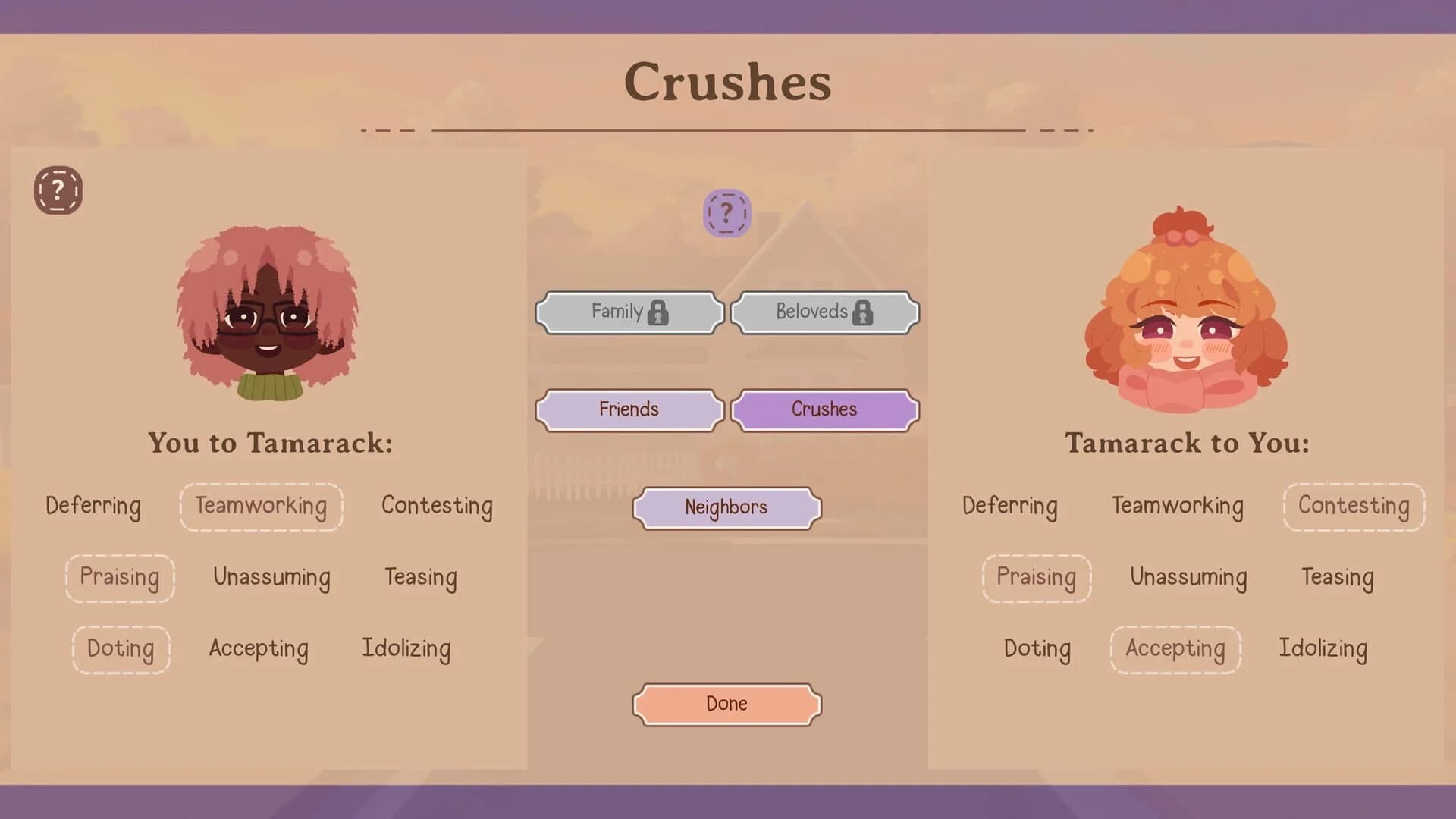Viewport: 1456px width, 819px height.
Task: Switch to the Friends tab
Action: pos(628,409)
